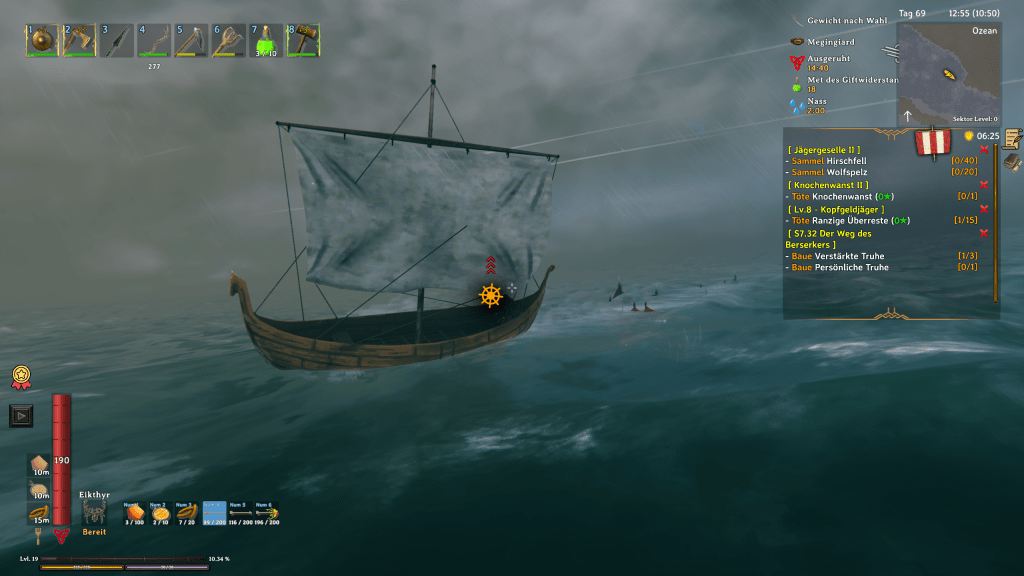Open the ocean minimap

click(x=948, y=74)
